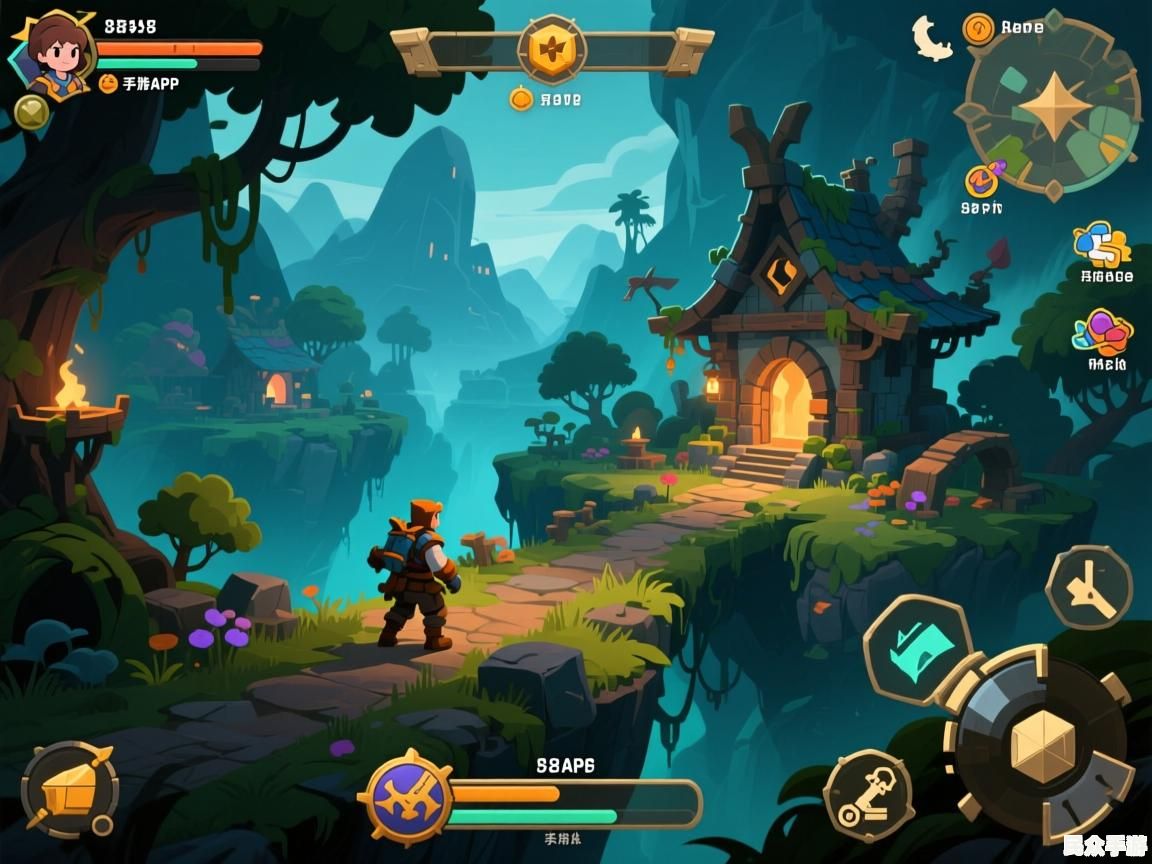
Task: Activate the key tool round button
Action: [869, 794]
